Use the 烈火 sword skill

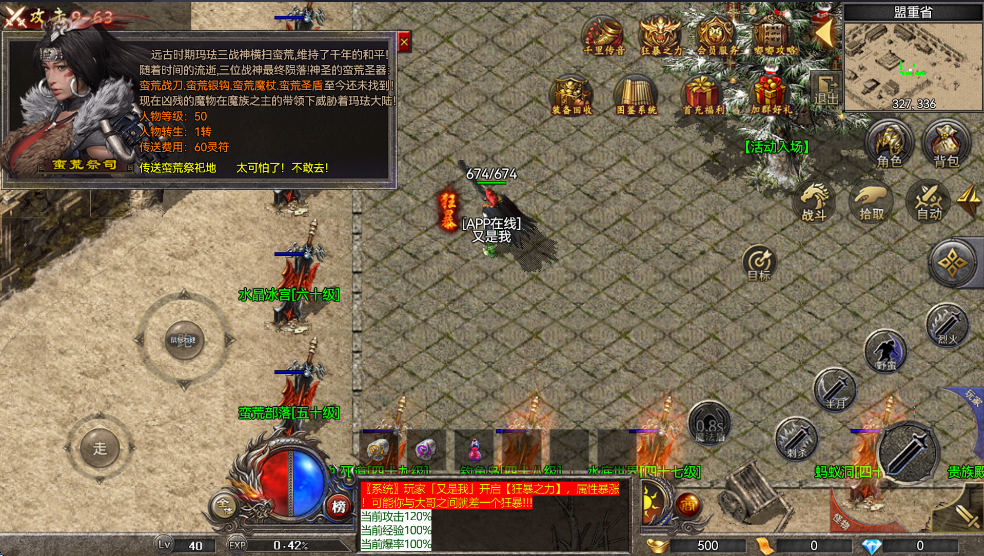(x=946, y=324)
